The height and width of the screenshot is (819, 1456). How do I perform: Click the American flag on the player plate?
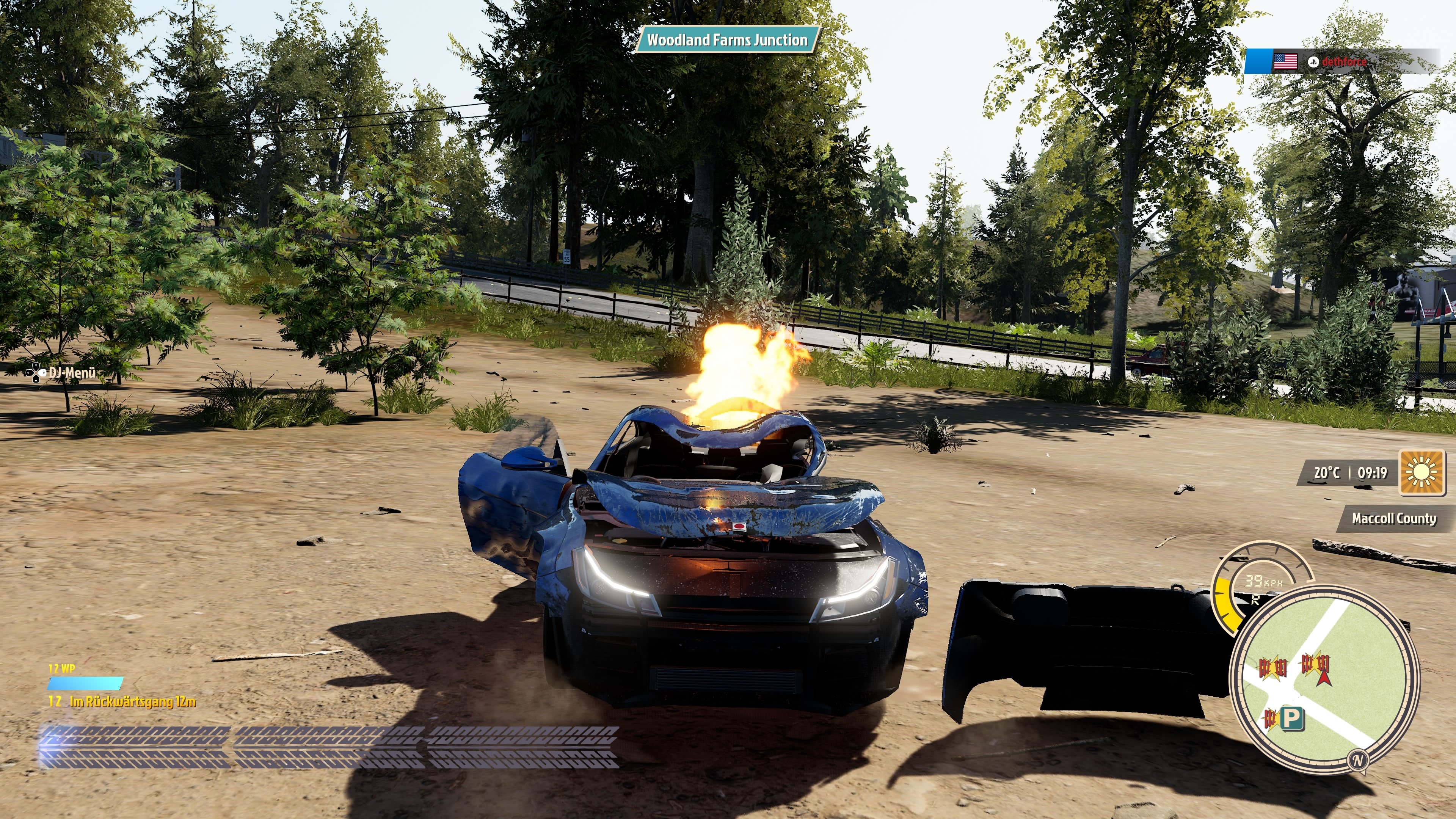[x=1286, y=62]
